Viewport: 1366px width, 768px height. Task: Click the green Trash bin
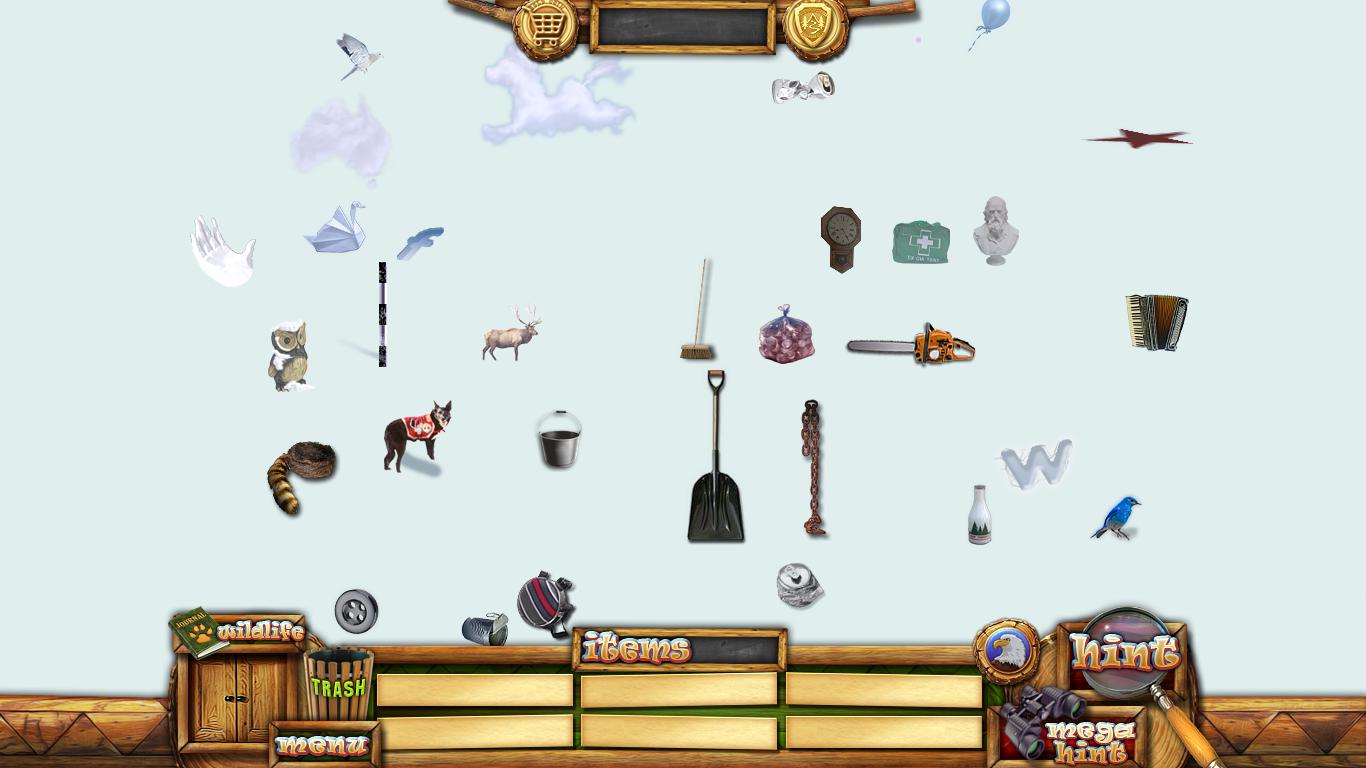pos(338,684)
